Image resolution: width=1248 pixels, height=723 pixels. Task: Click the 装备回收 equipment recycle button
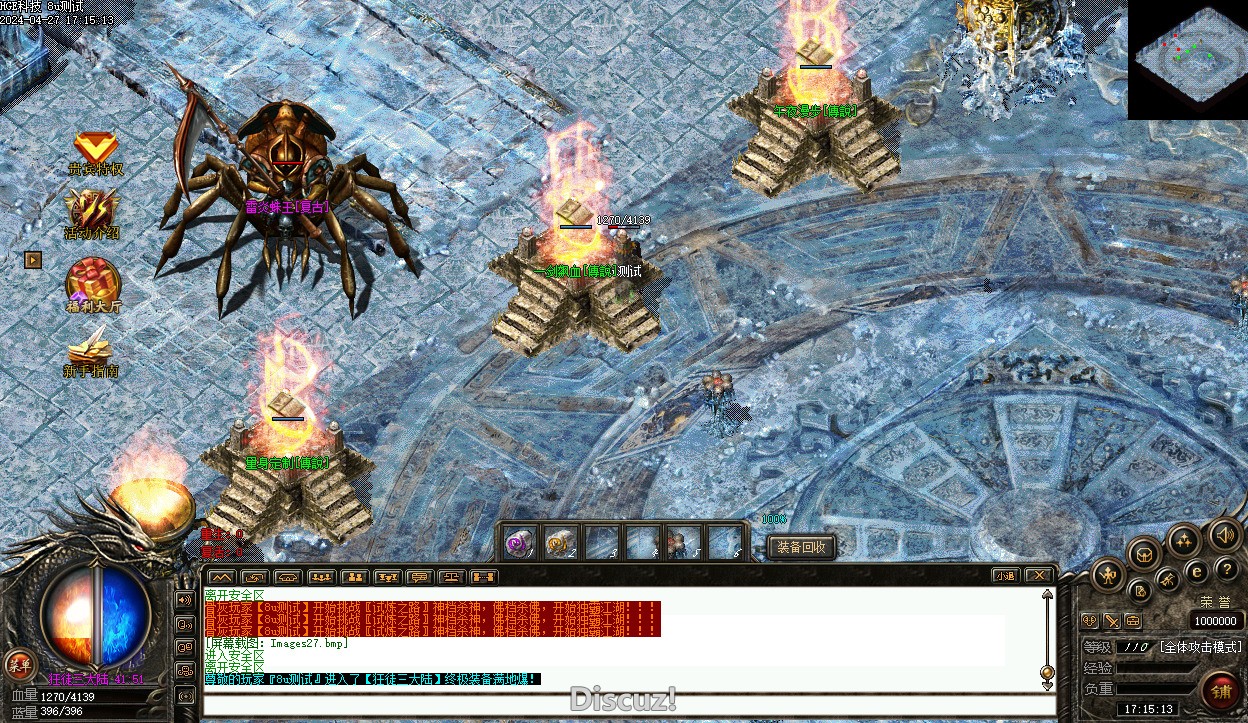pyautogui.click(x=801, y=547)
